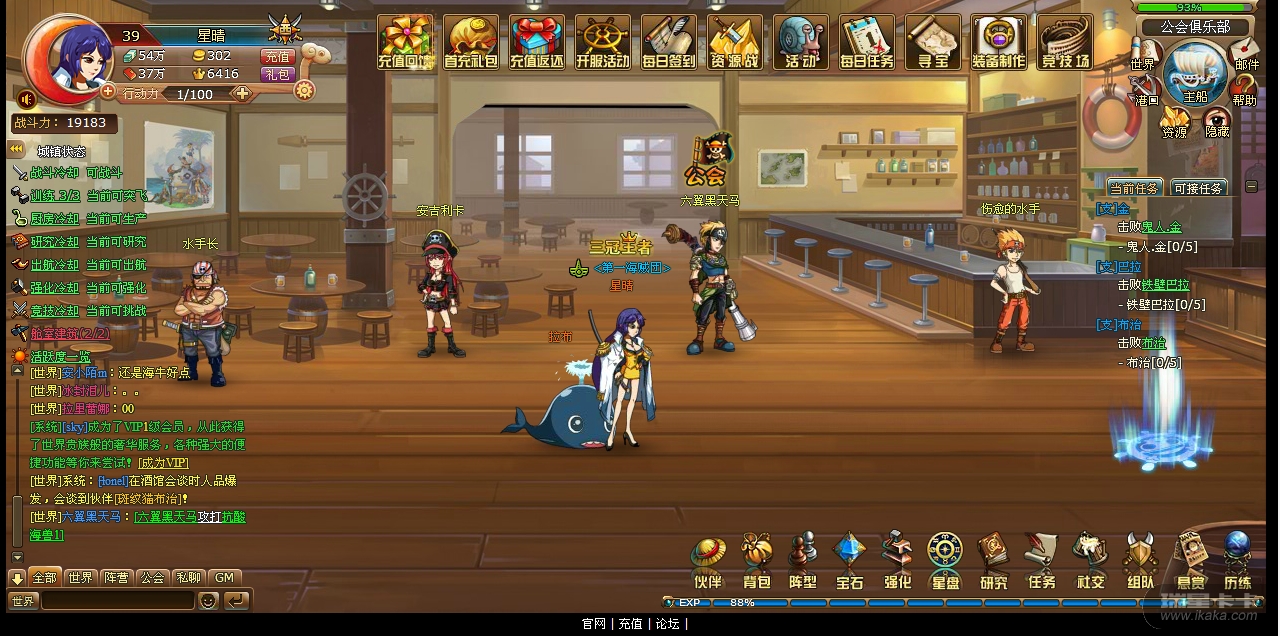Open the 背包 backpack
The width and height of the screenshot is (1280, 636).
(757, 564)
